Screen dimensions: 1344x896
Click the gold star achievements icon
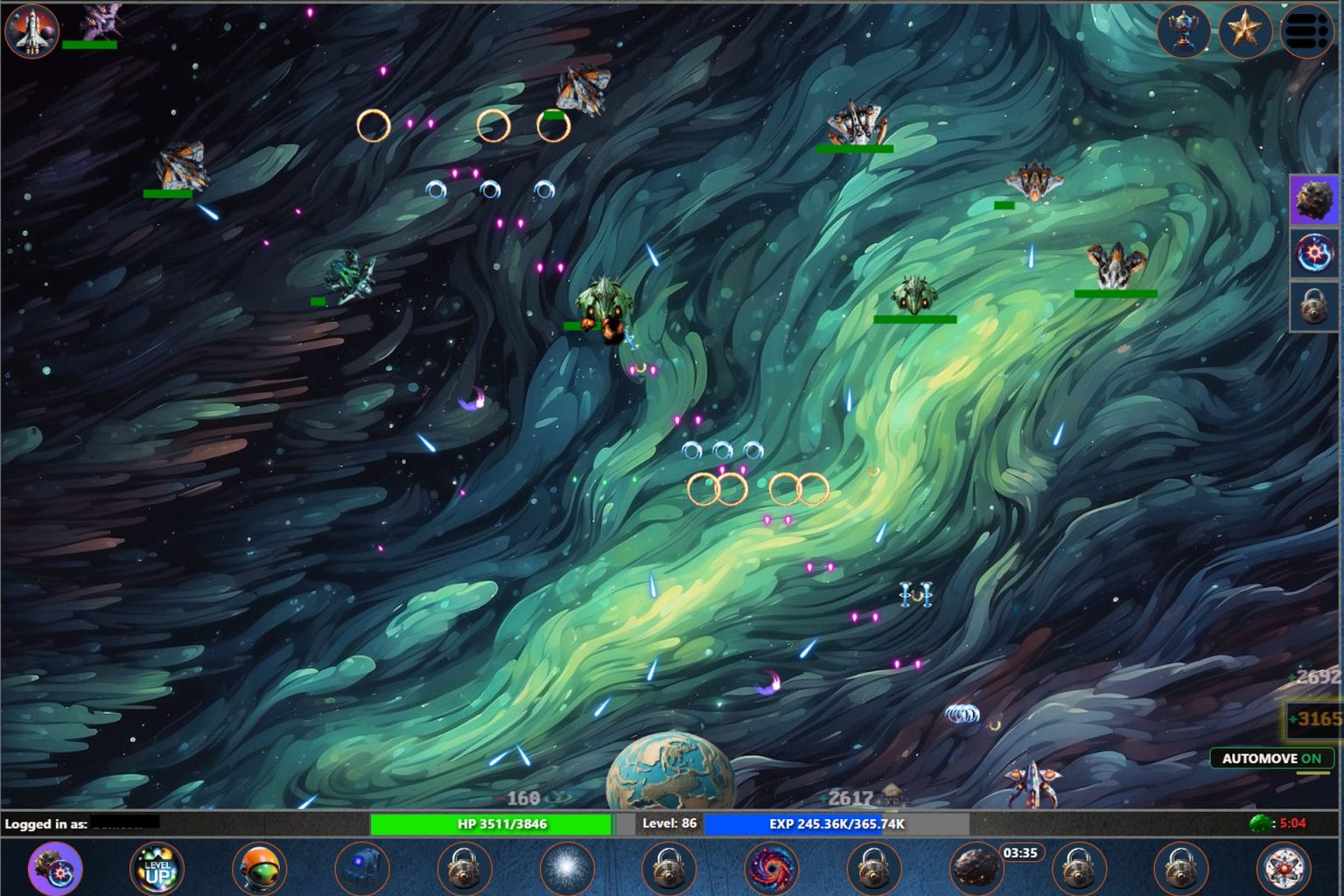tap(1245, 31)
